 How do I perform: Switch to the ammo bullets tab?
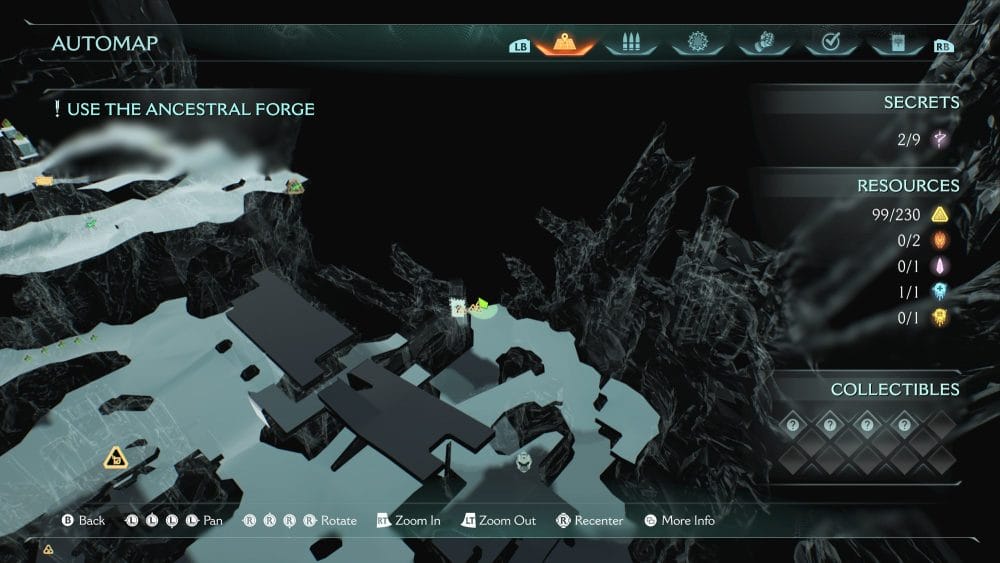coord(630,44)
